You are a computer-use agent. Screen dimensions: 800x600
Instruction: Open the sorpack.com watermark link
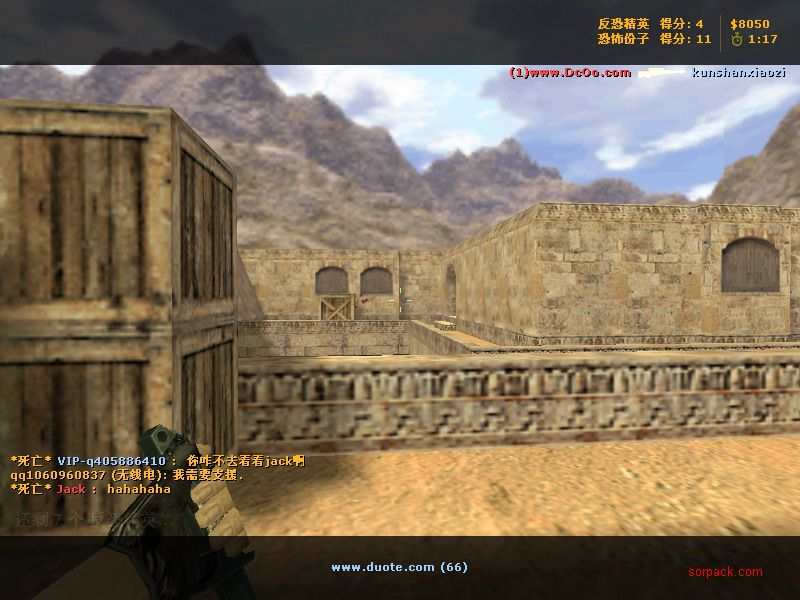[724, 572]
